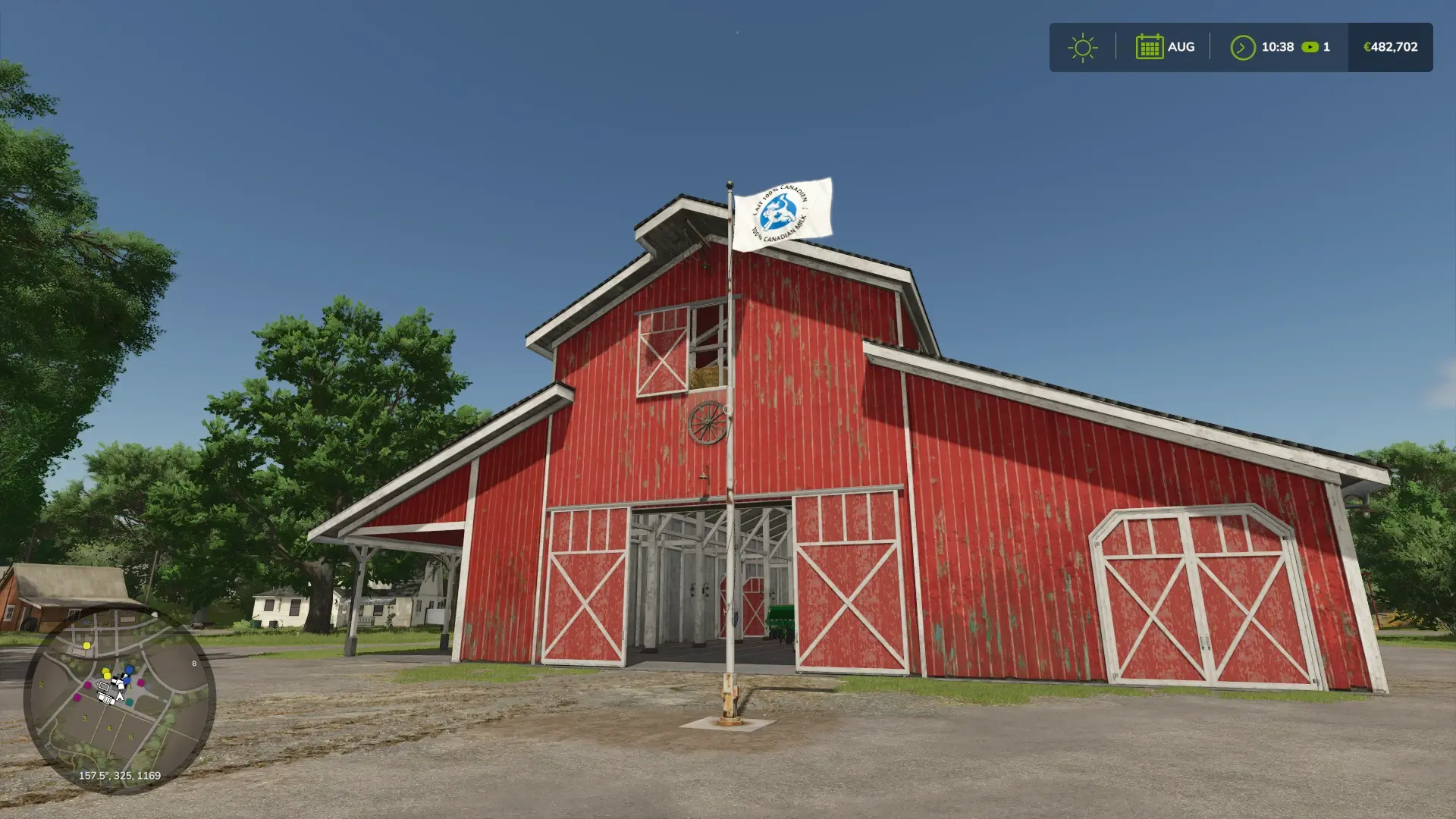The height and width of the screenshot is (819, 1456).
Task: Select field number 8 on the minimap
Action: click(194, 664)
